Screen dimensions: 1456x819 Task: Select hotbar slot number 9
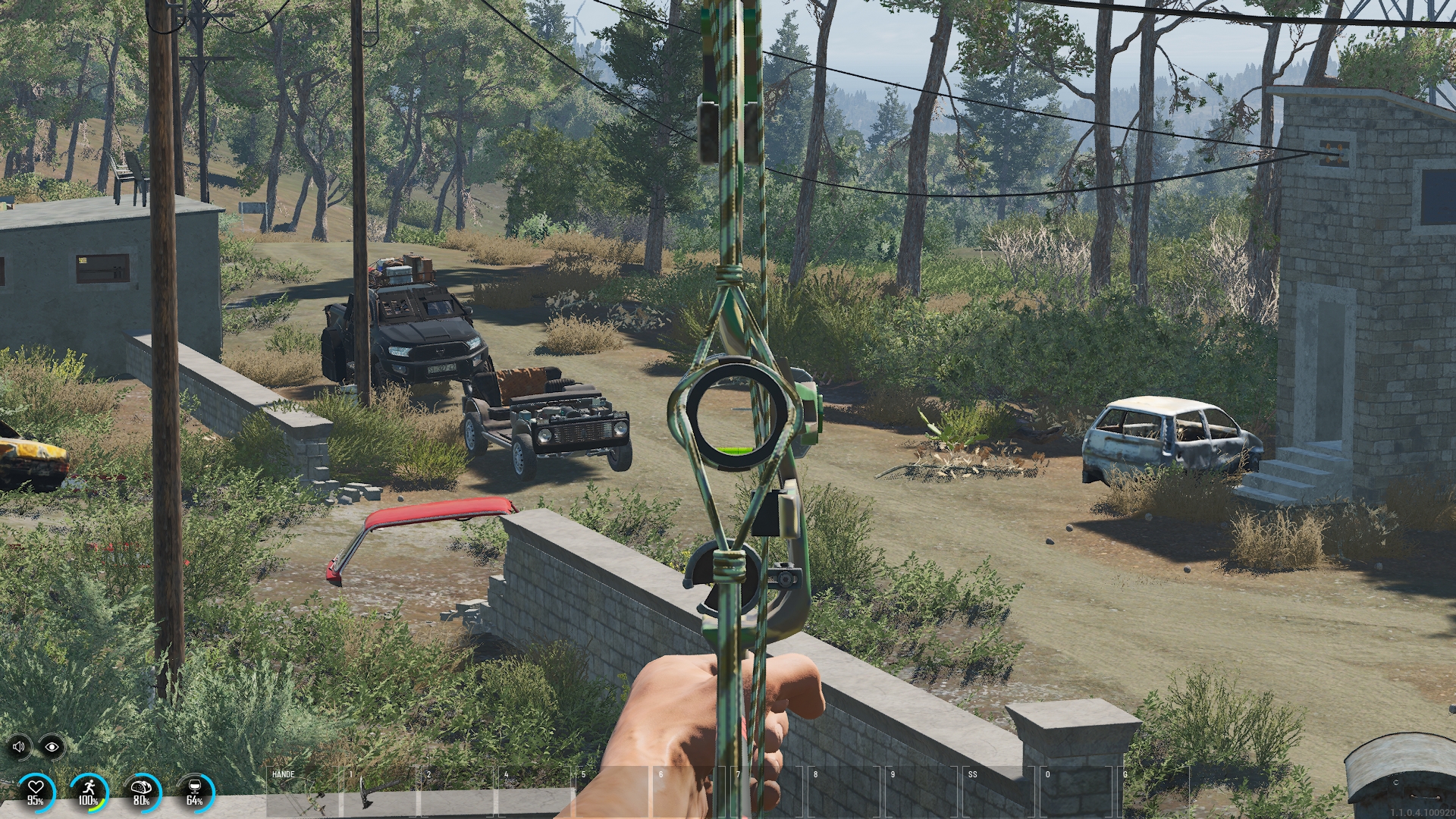click(x=923, y=792)
